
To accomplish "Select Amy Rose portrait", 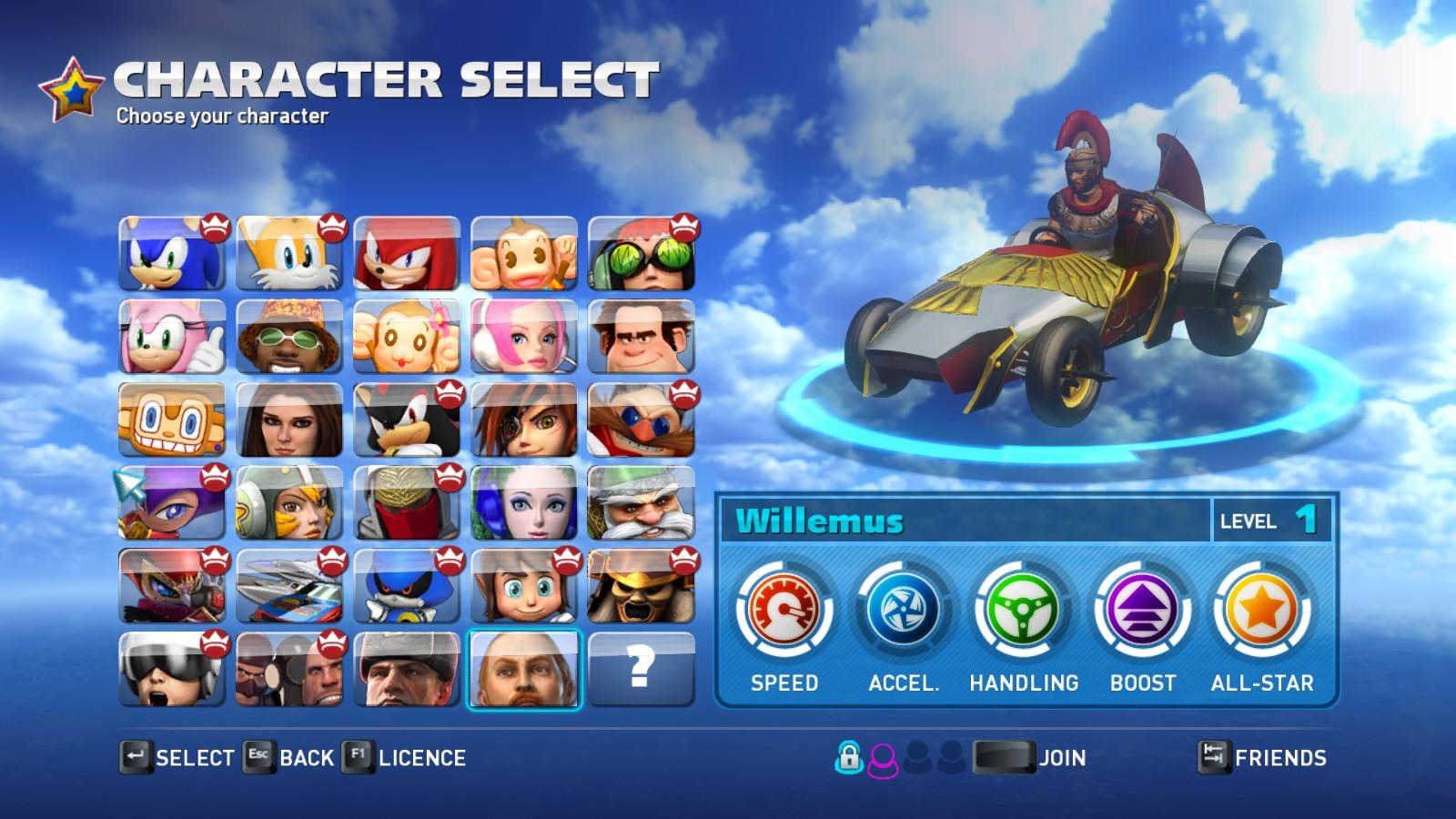I will click(x=172, y=337).
